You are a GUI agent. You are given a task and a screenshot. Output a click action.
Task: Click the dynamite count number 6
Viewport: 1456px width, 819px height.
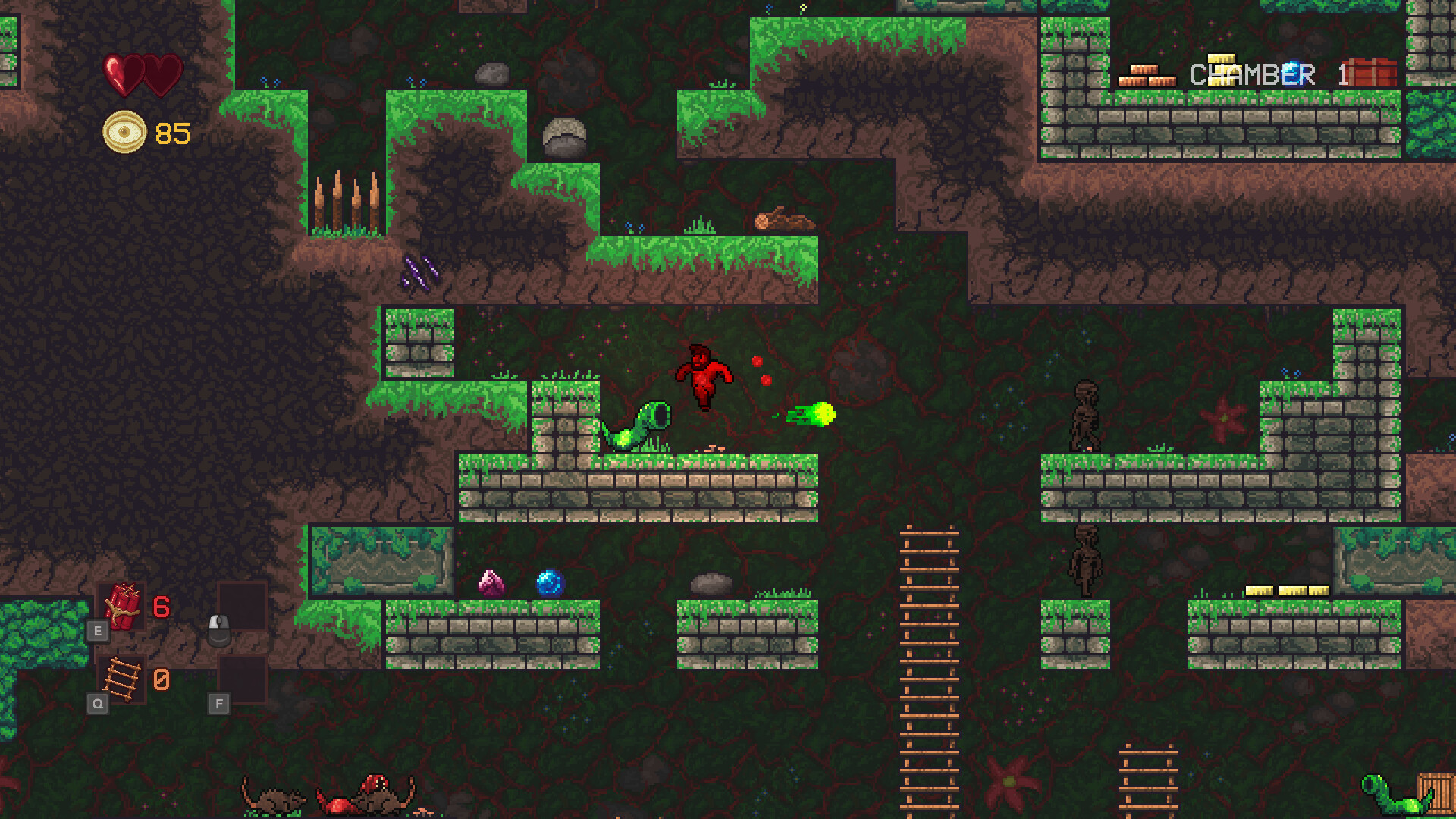(161, 607)
